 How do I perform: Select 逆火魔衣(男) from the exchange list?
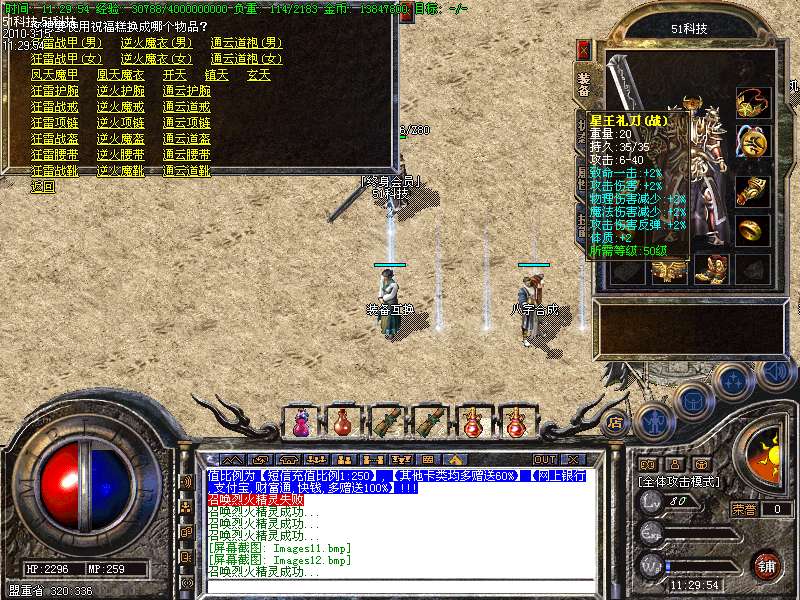(x=157, y=43)
